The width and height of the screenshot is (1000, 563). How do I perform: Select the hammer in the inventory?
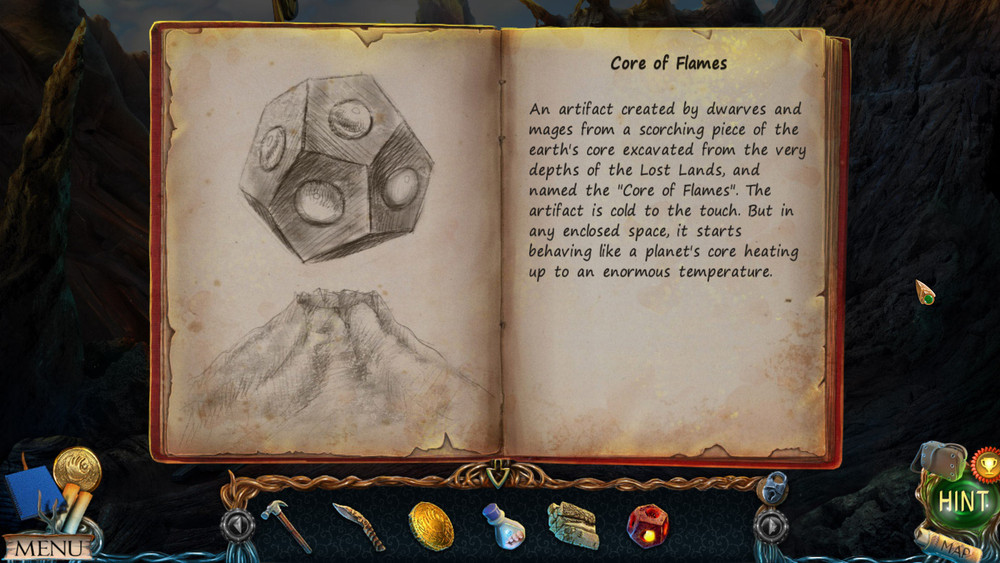(286, 525)
